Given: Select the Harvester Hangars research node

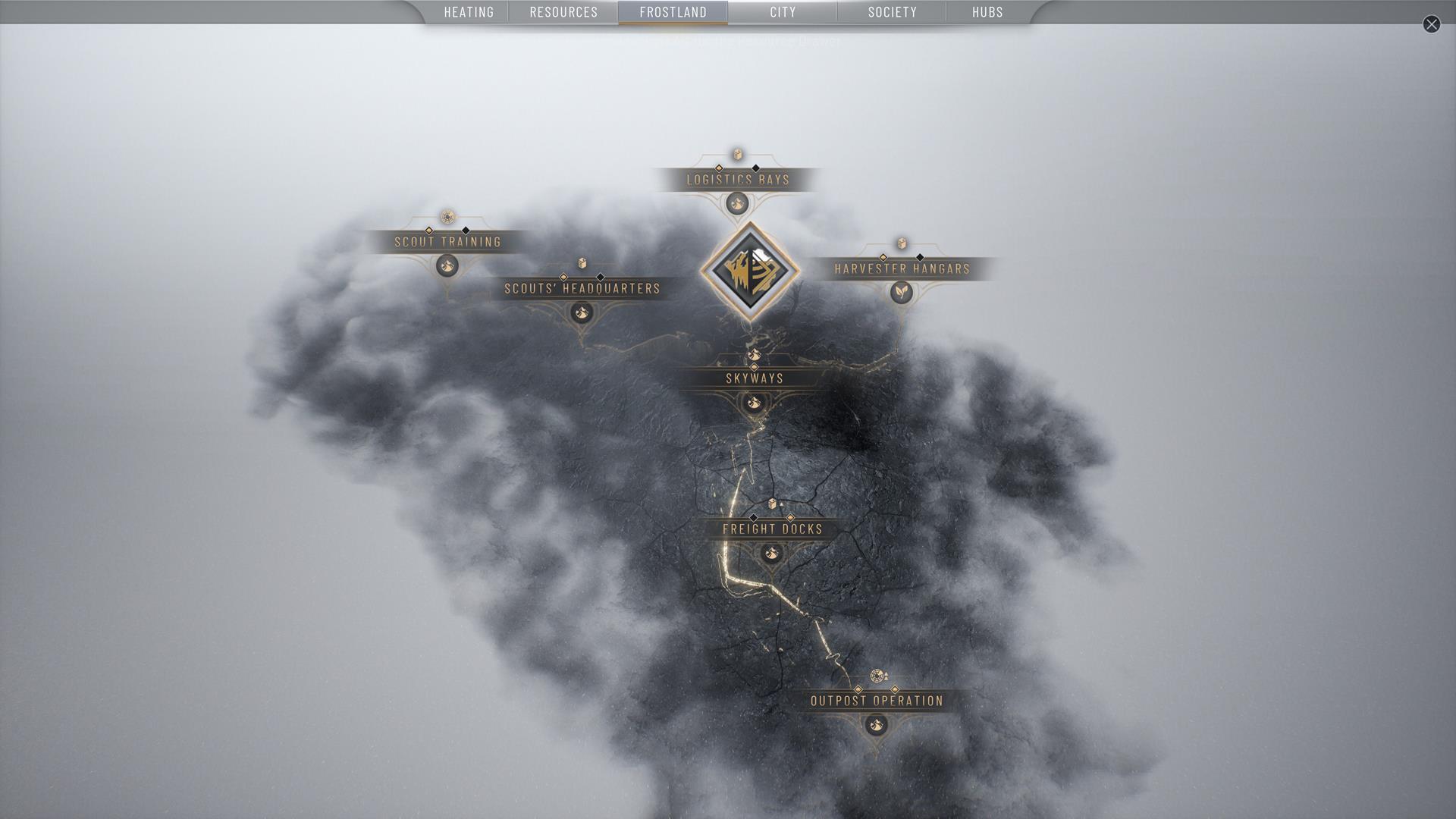Looking at the screenshot, I should [x=902, y=268].
